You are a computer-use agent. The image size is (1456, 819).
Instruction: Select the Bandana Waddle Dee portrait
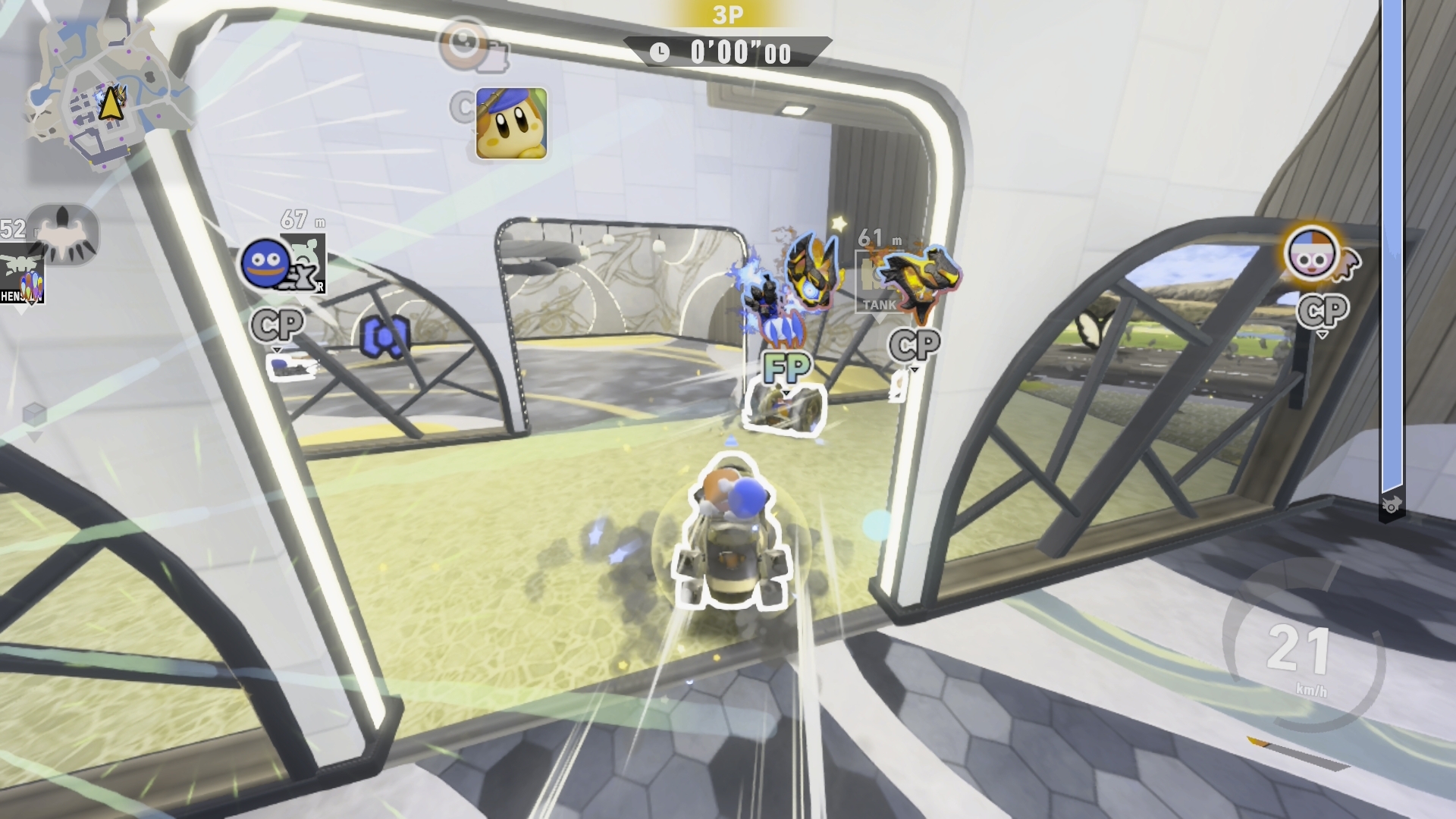point(511,123)
